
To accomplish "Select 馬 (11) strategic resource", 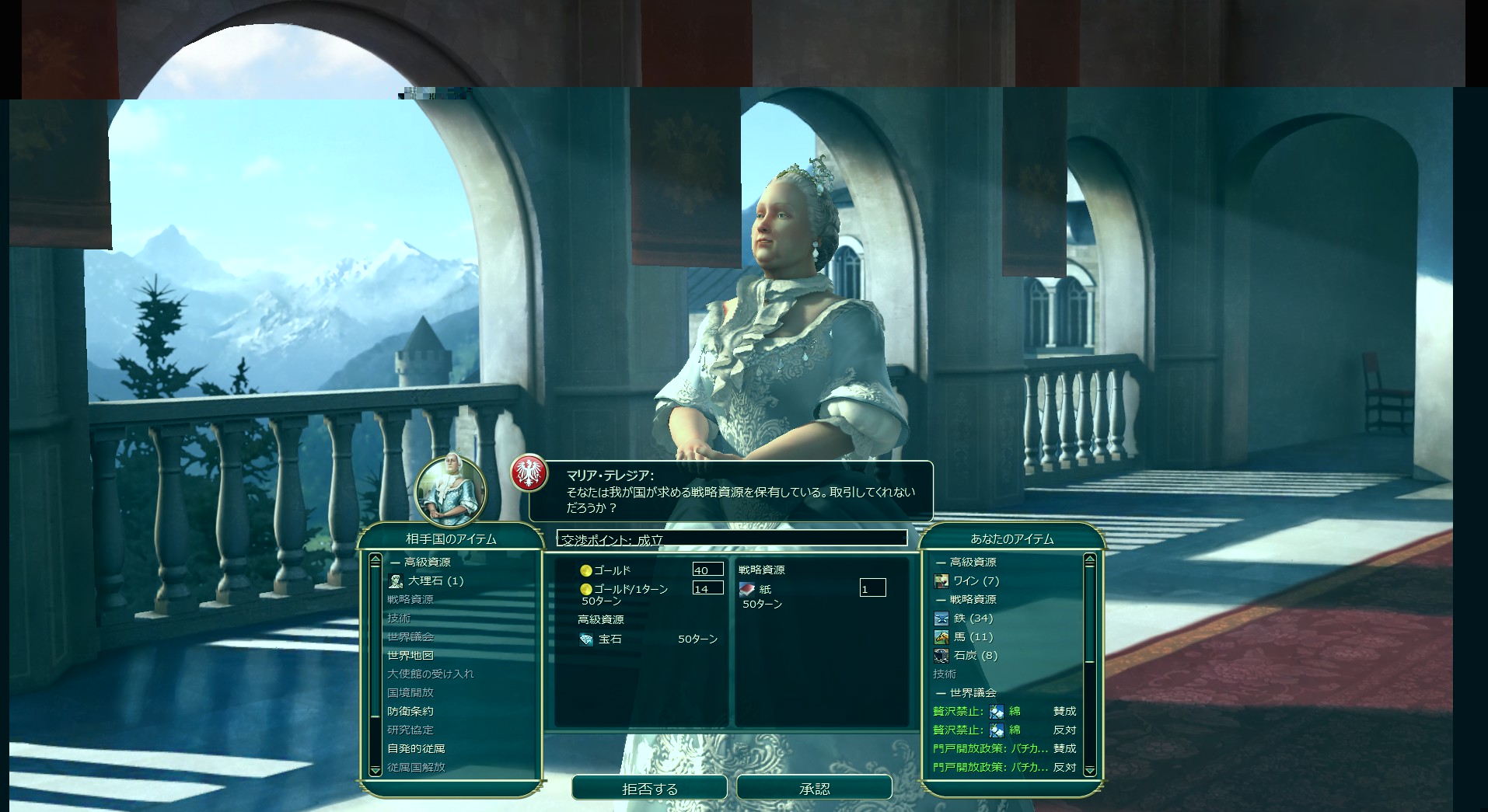I will [x=973, y=636].
